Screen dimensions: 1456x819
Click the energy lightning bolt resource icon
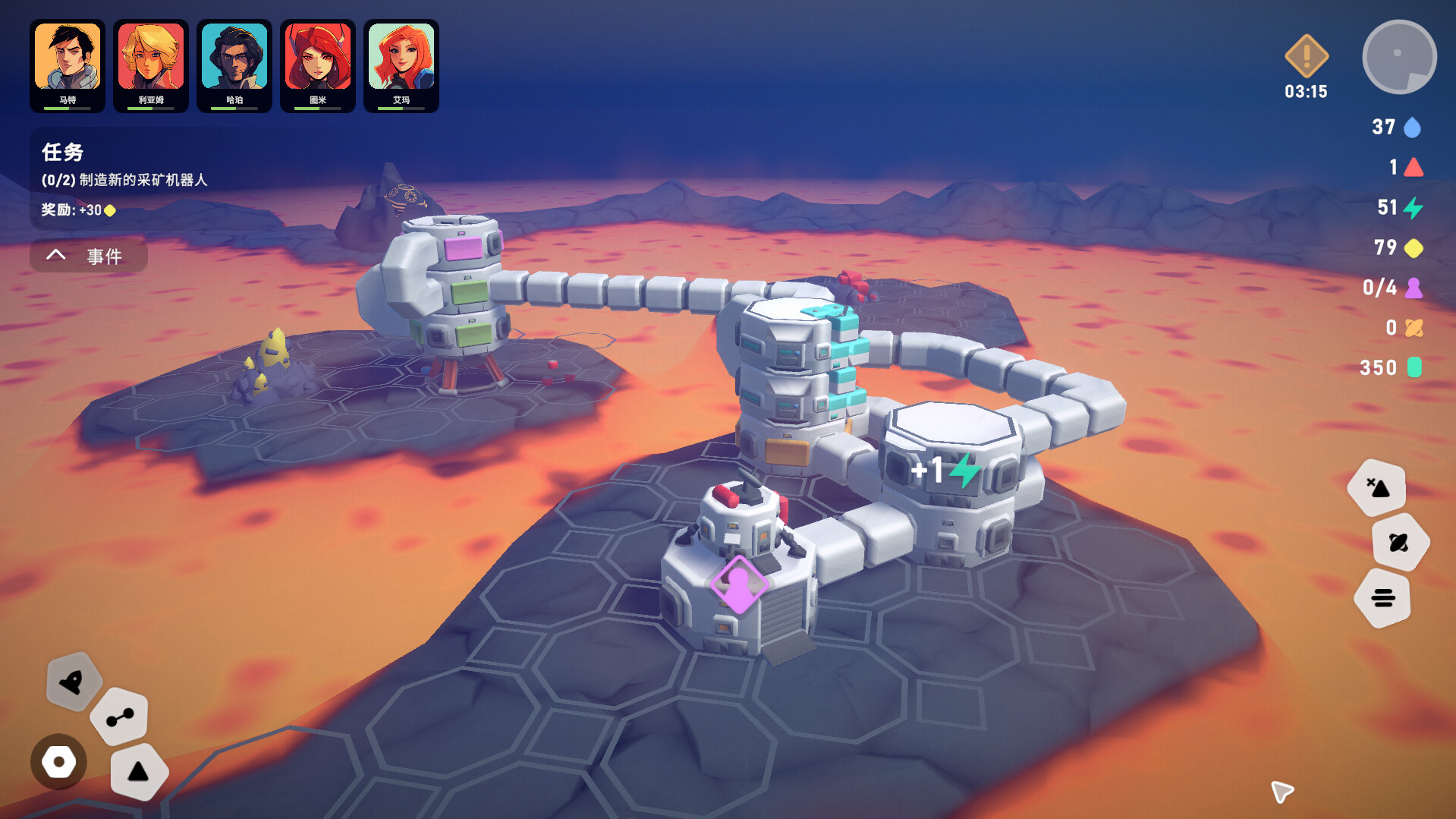(x=1413, y=208)
